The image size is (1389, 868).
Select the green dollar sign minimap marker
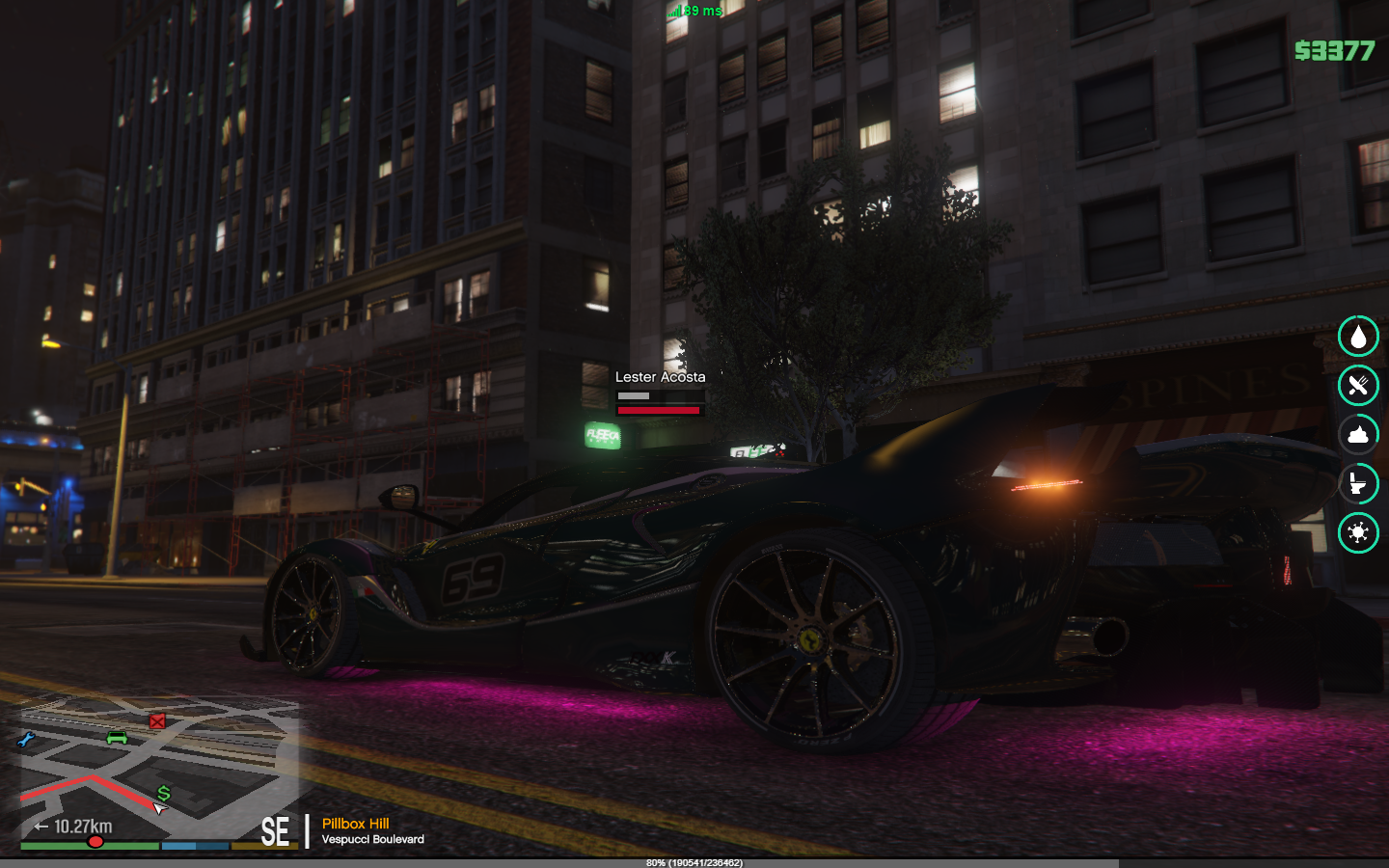[164, 793]
